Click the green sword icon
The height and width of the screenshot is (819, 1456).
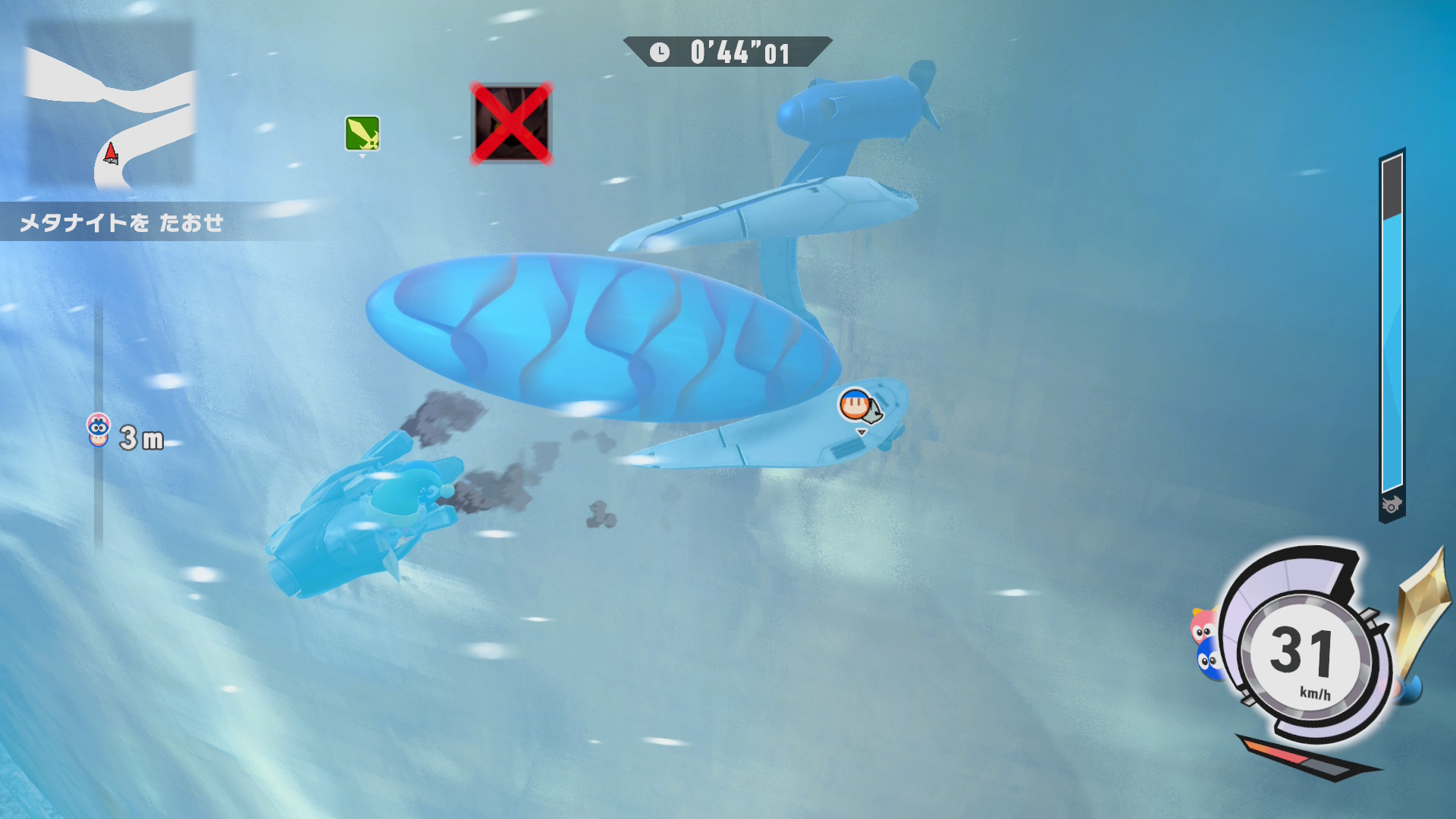click(x=362, y=133)
